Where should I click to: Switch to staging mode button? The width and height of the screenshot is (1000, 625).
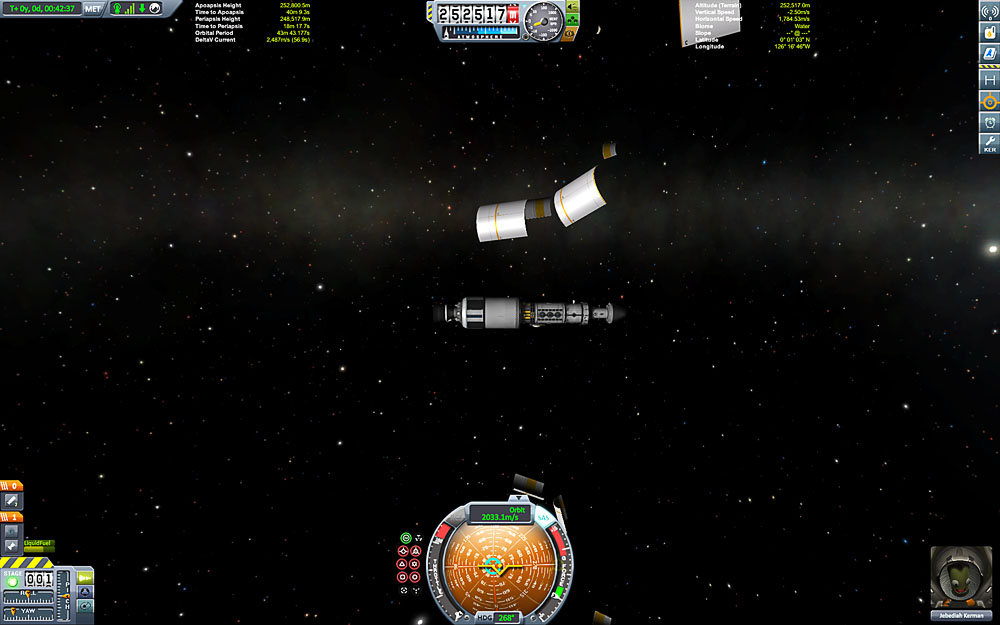point(85,577)
